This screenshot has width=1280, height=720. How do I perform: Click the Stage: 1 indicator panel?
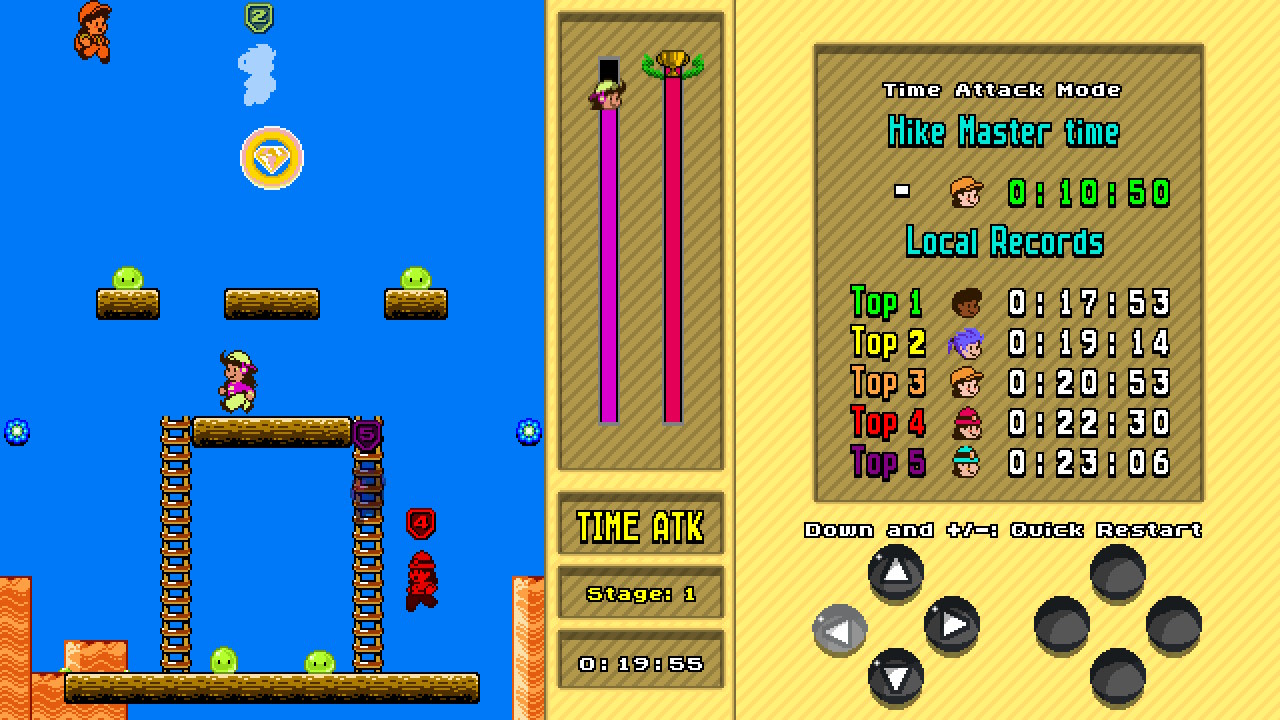pyautogui.click(x=639, y=592)
